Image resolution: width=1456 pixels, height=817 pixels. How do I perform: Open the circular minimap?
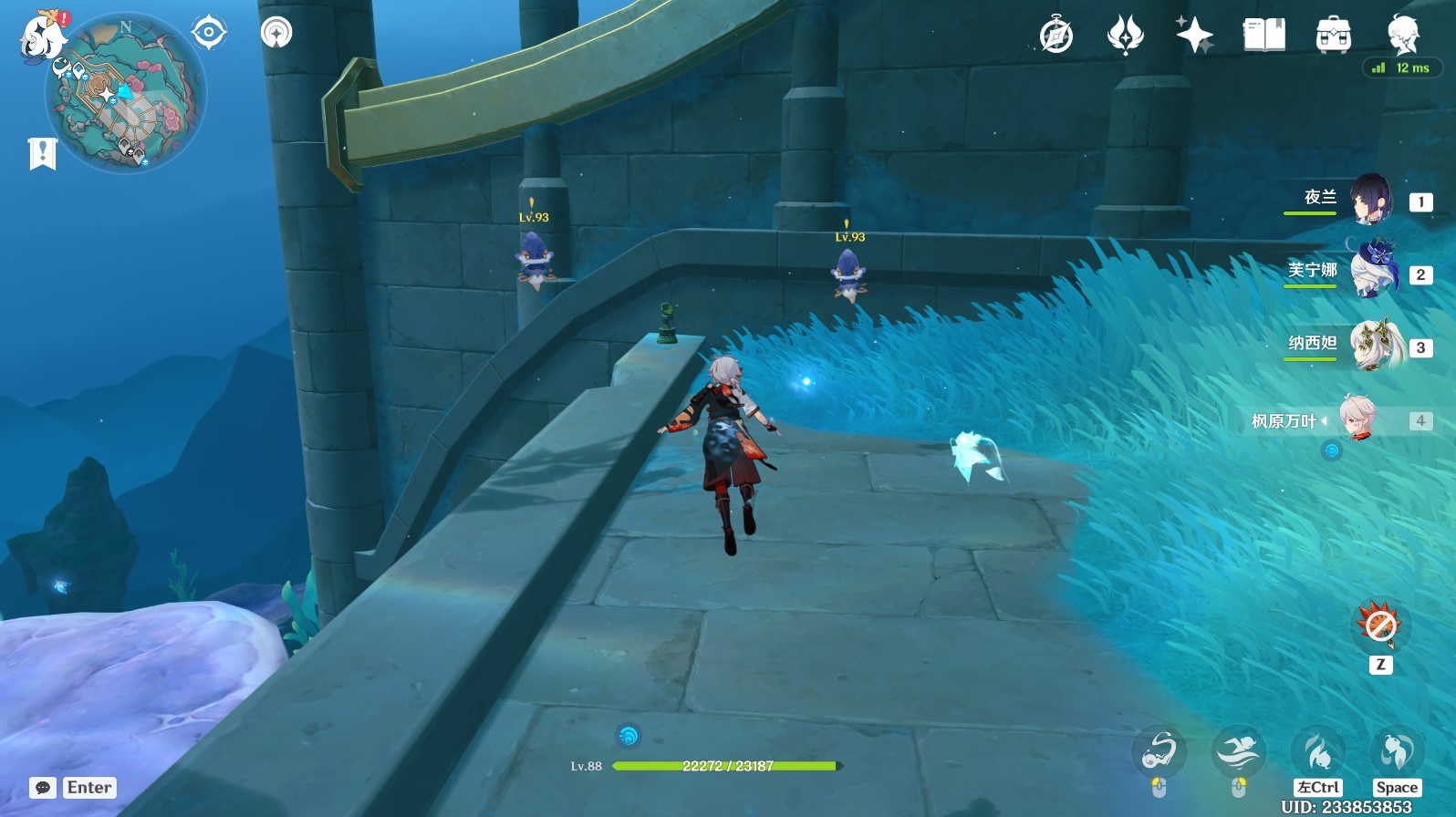pyautogui.click(x=126, y=93)
